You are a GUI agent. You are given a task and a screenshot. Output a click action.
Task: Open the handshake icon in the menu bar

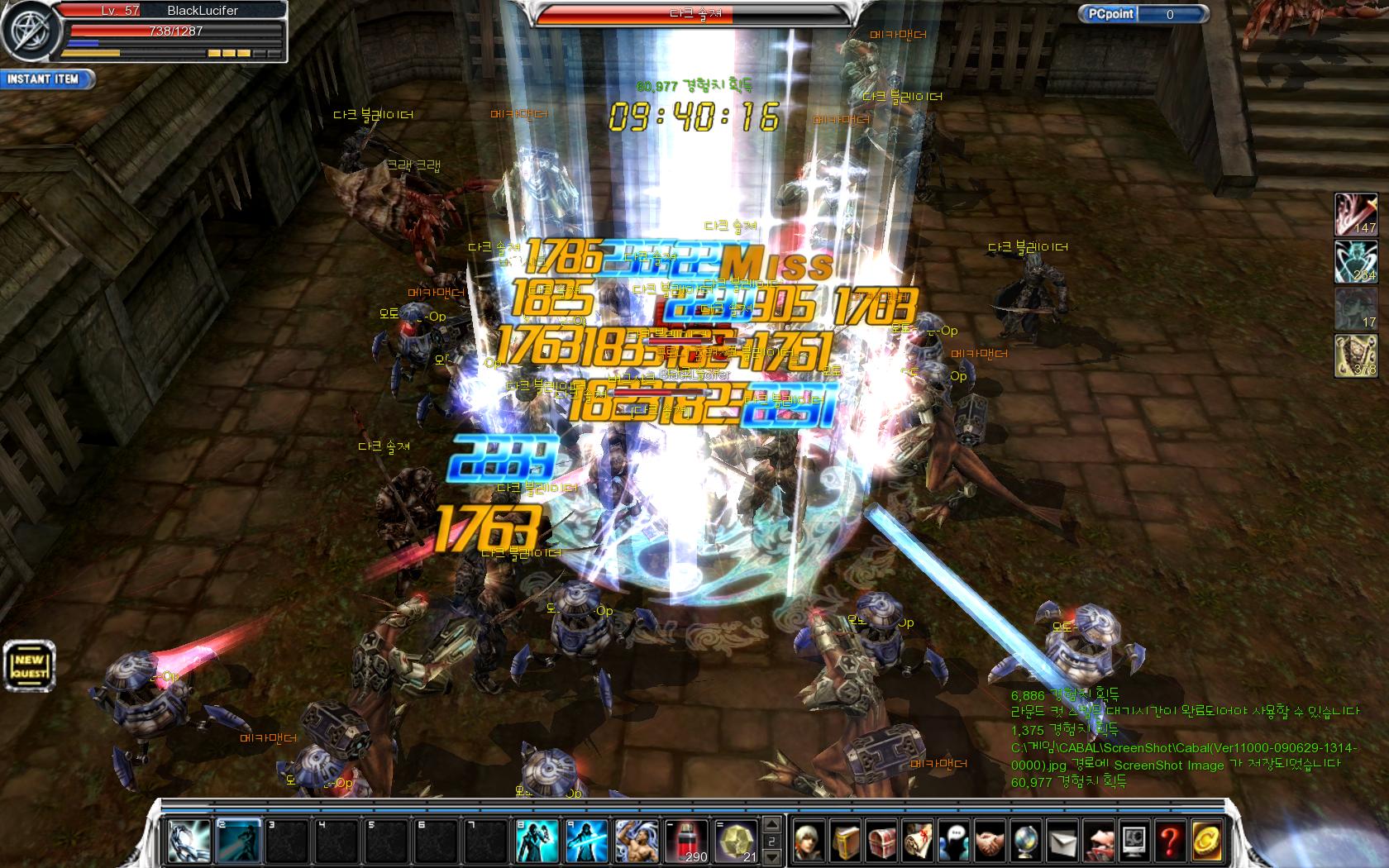point(990,842)
